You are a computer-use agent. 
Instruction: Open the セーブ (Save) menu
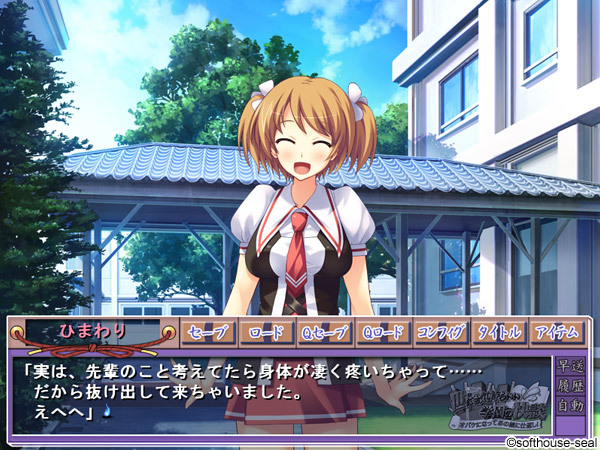(x=208, y=333)
